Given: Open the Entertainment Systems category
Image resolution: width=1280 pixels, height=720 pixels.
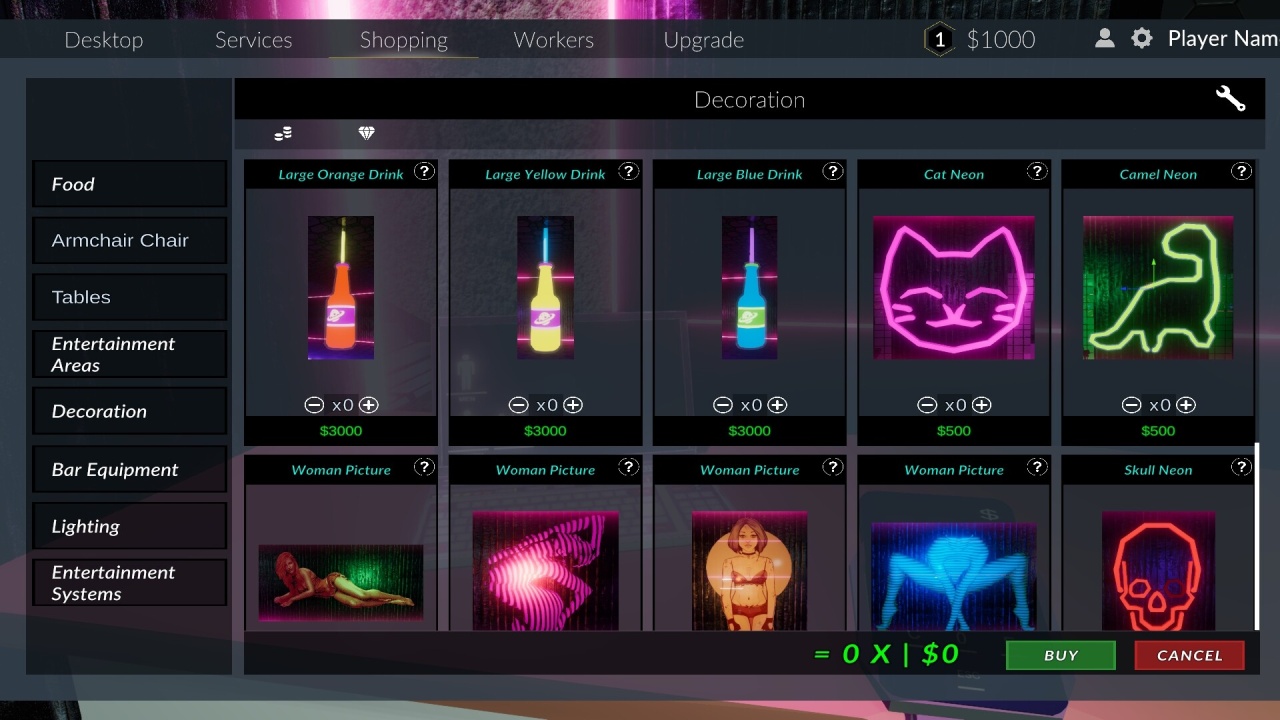Looking at the screenshot, I should (129, 583).
